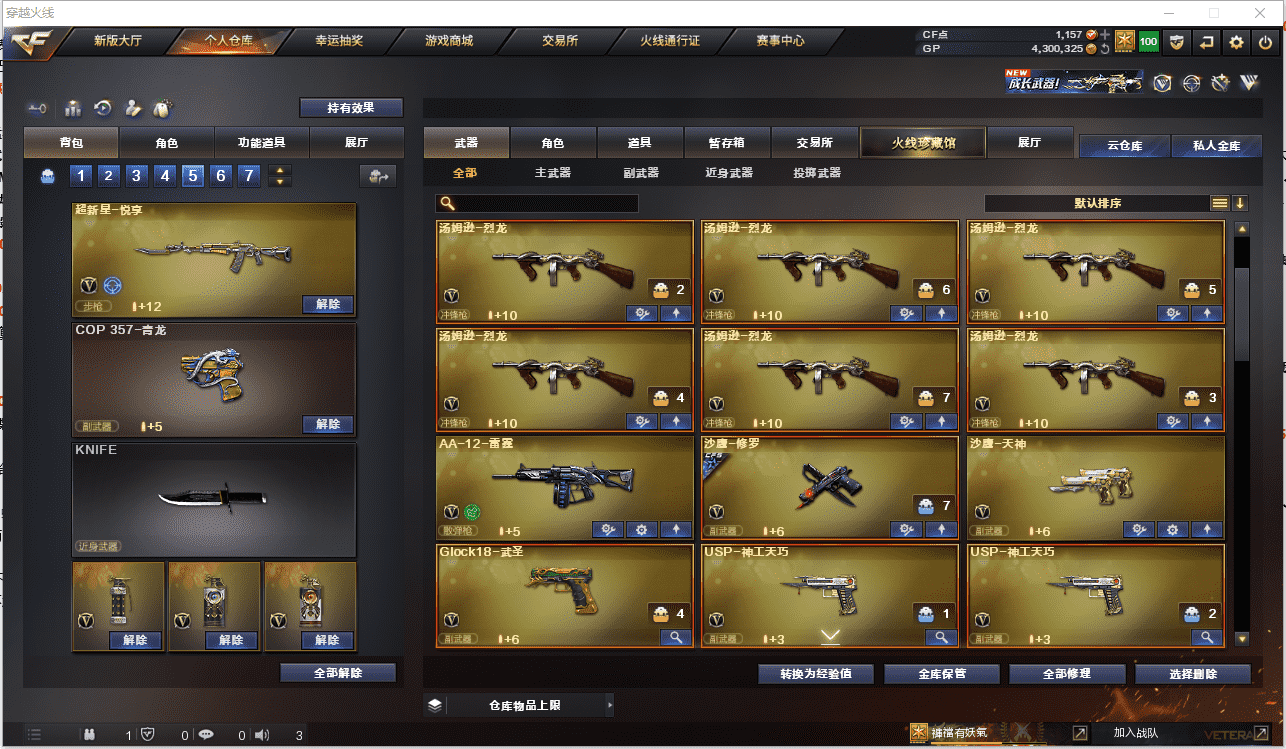Open 火线通行证 battle pass

pos(670,41)
